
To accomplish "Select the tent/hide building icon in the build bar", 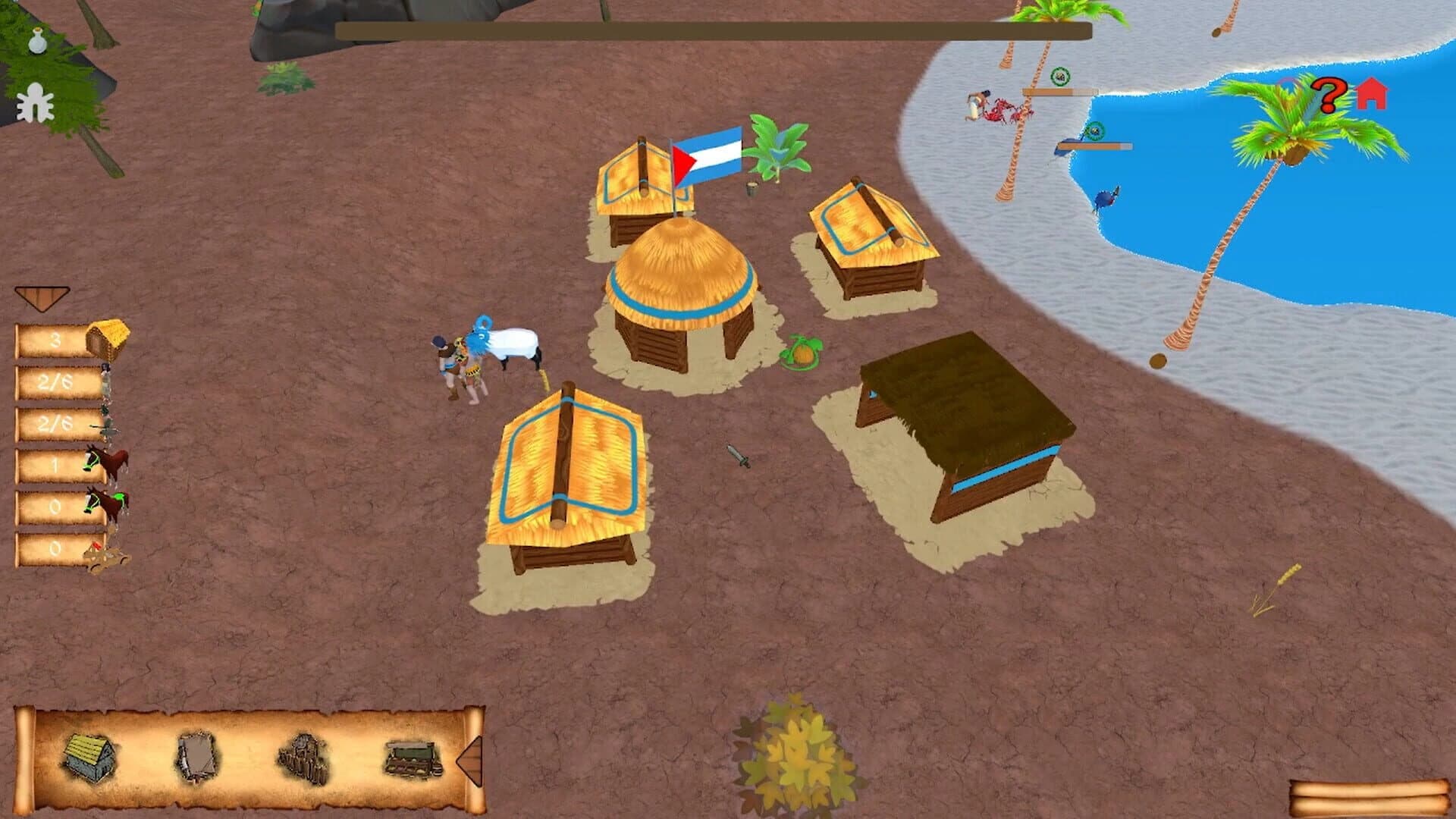I will point(196,755).
